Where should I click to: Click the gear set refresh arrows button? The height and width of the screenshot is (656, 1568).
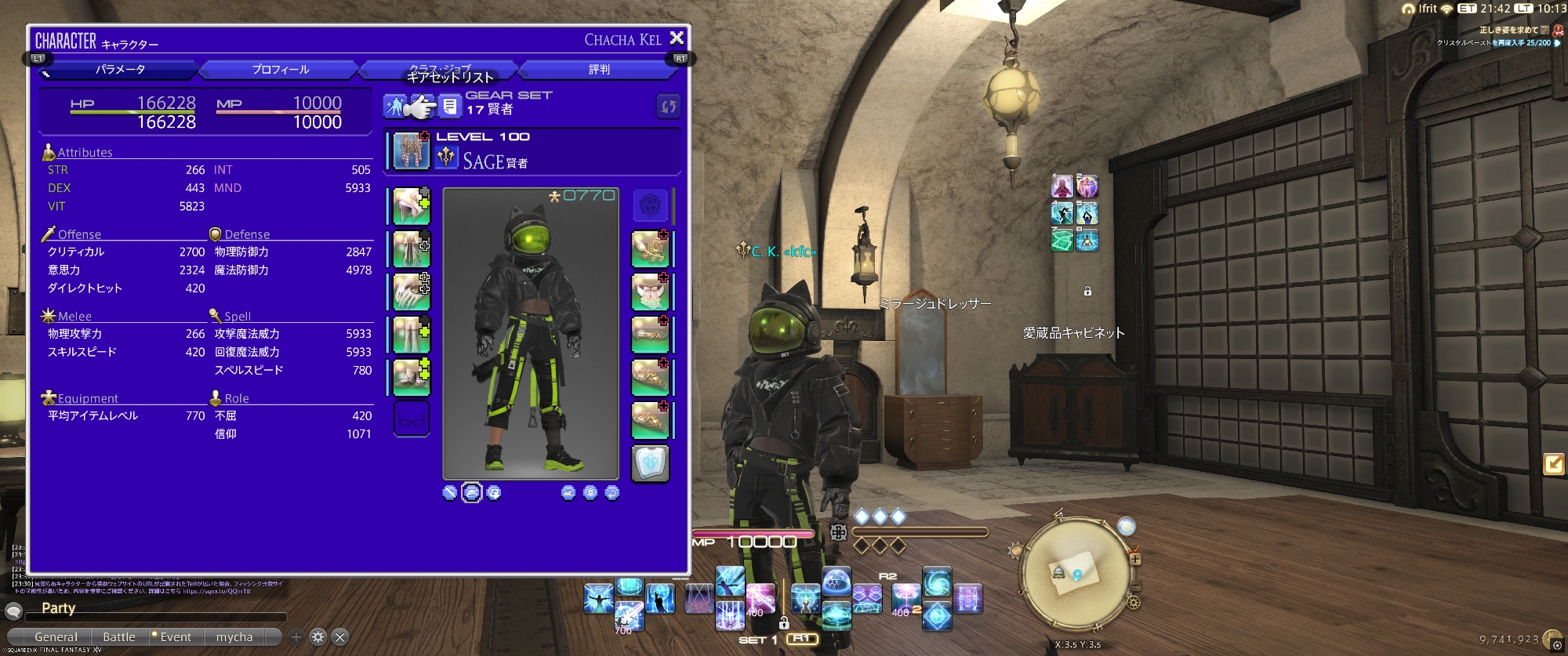pyautogui.click(x=668, y=107)
